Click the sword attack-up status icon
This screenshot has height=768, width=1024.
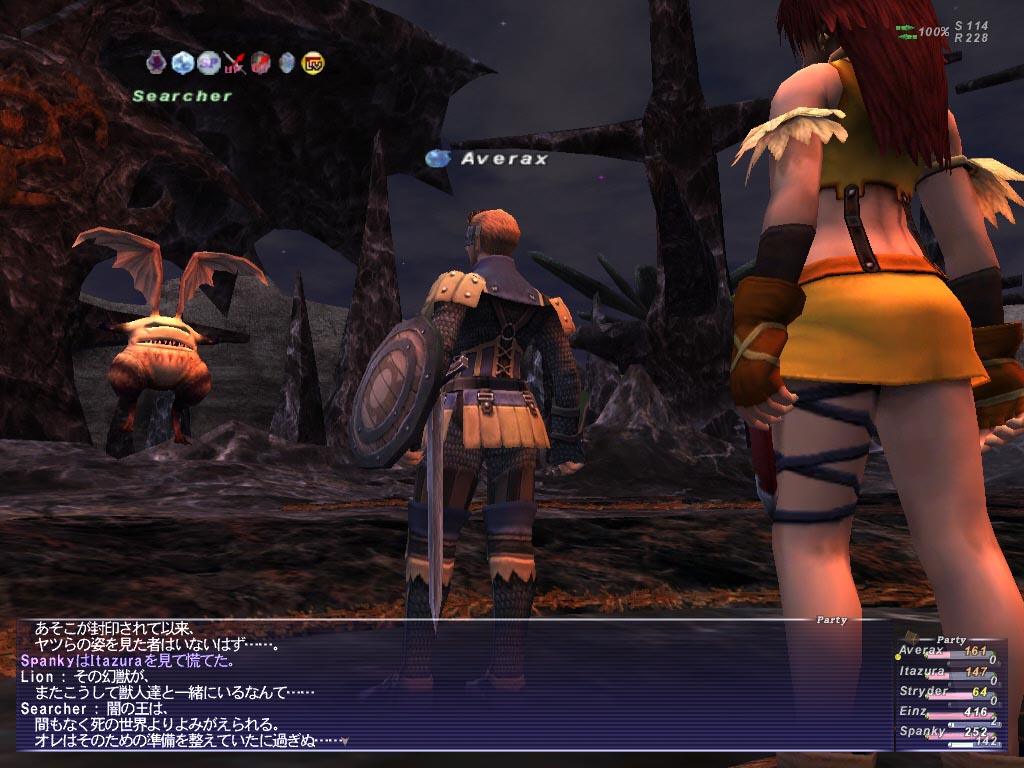pos(235,63)
